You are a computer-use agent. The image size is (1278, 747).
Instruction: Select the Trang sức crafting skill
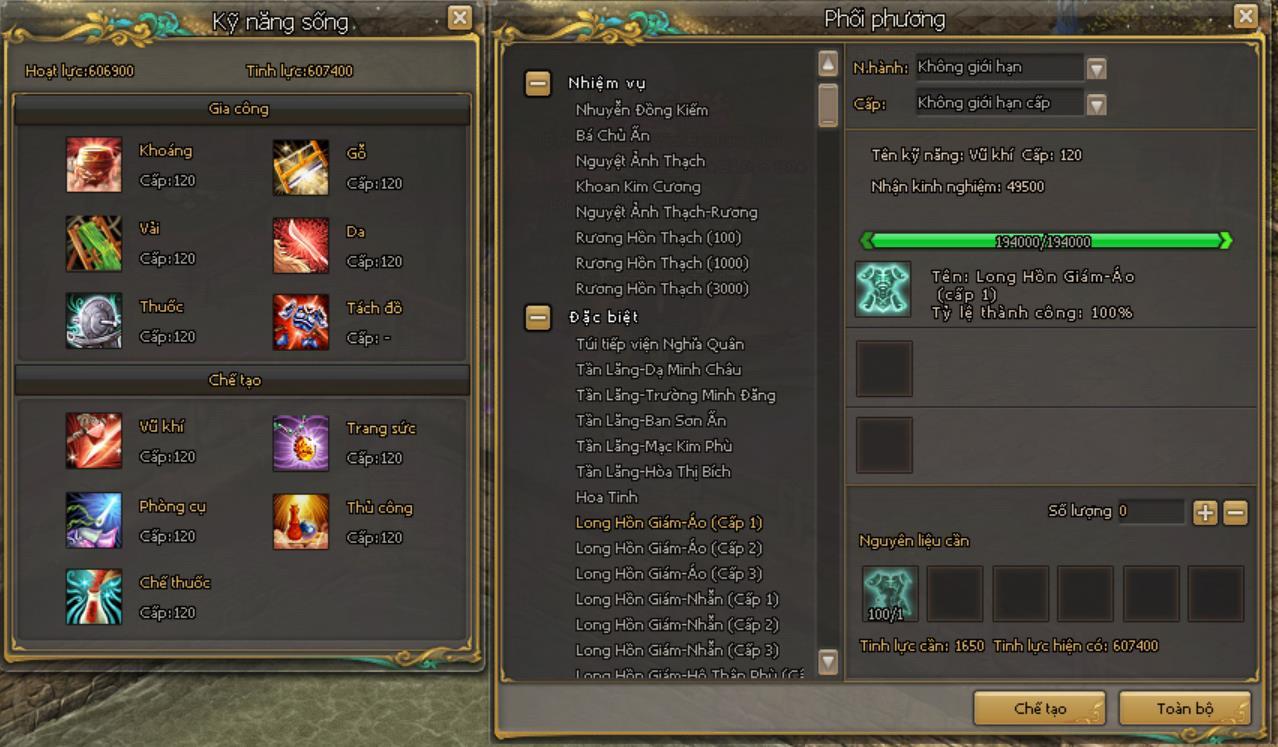301,442
